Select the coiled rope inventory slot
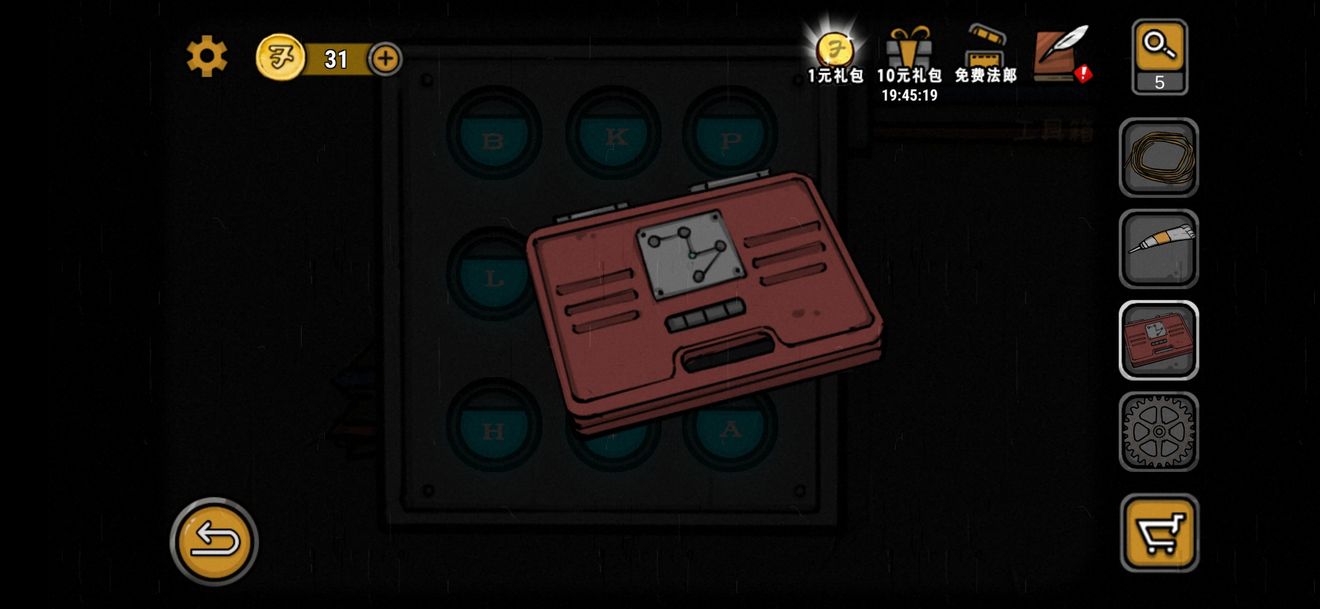 click(1159, 158)
